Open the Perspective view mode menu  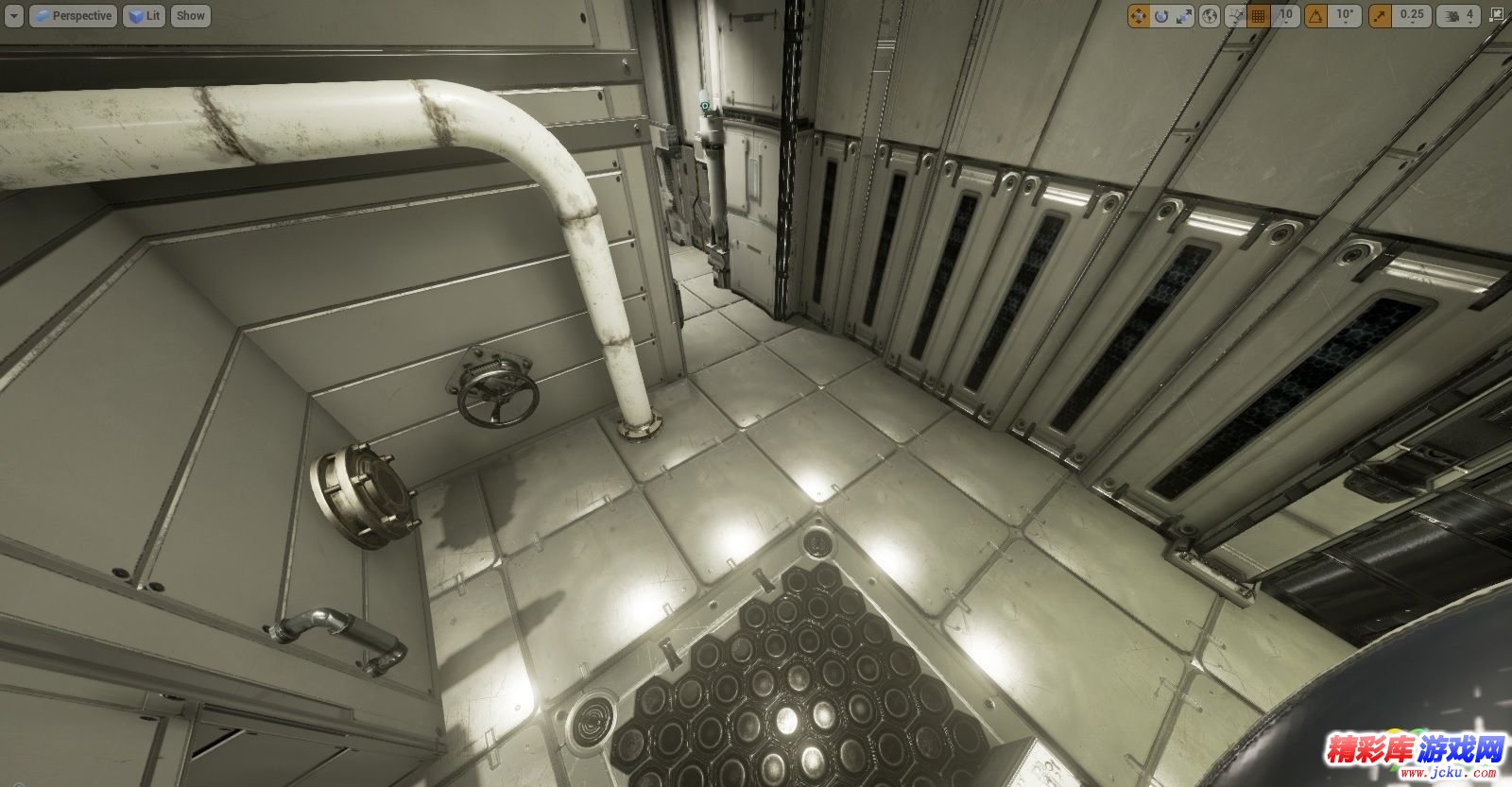pyautogui.click(x=73, y=16)
